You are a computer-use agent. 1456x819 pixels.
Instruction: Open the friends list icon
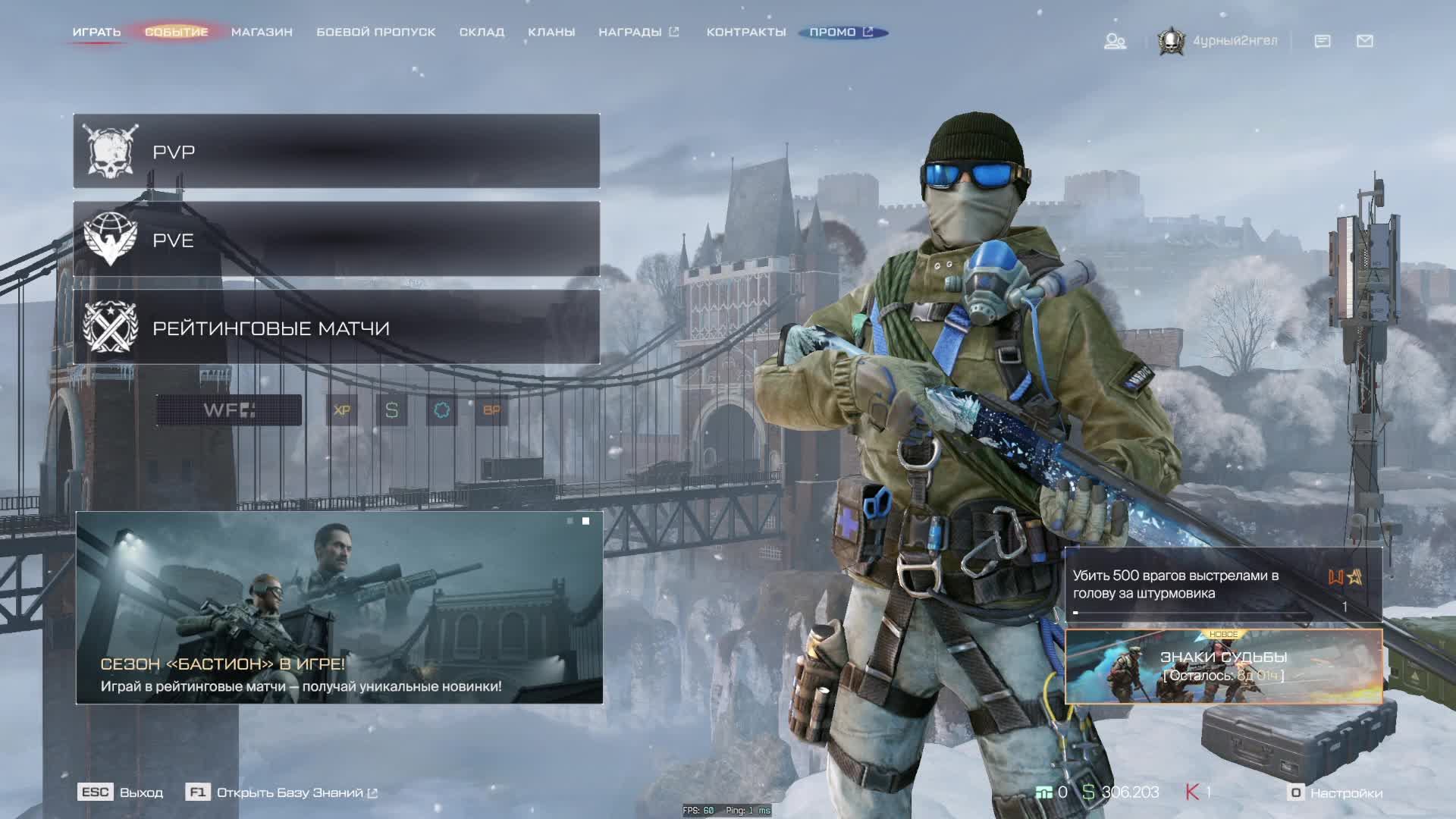(1115, 41)
